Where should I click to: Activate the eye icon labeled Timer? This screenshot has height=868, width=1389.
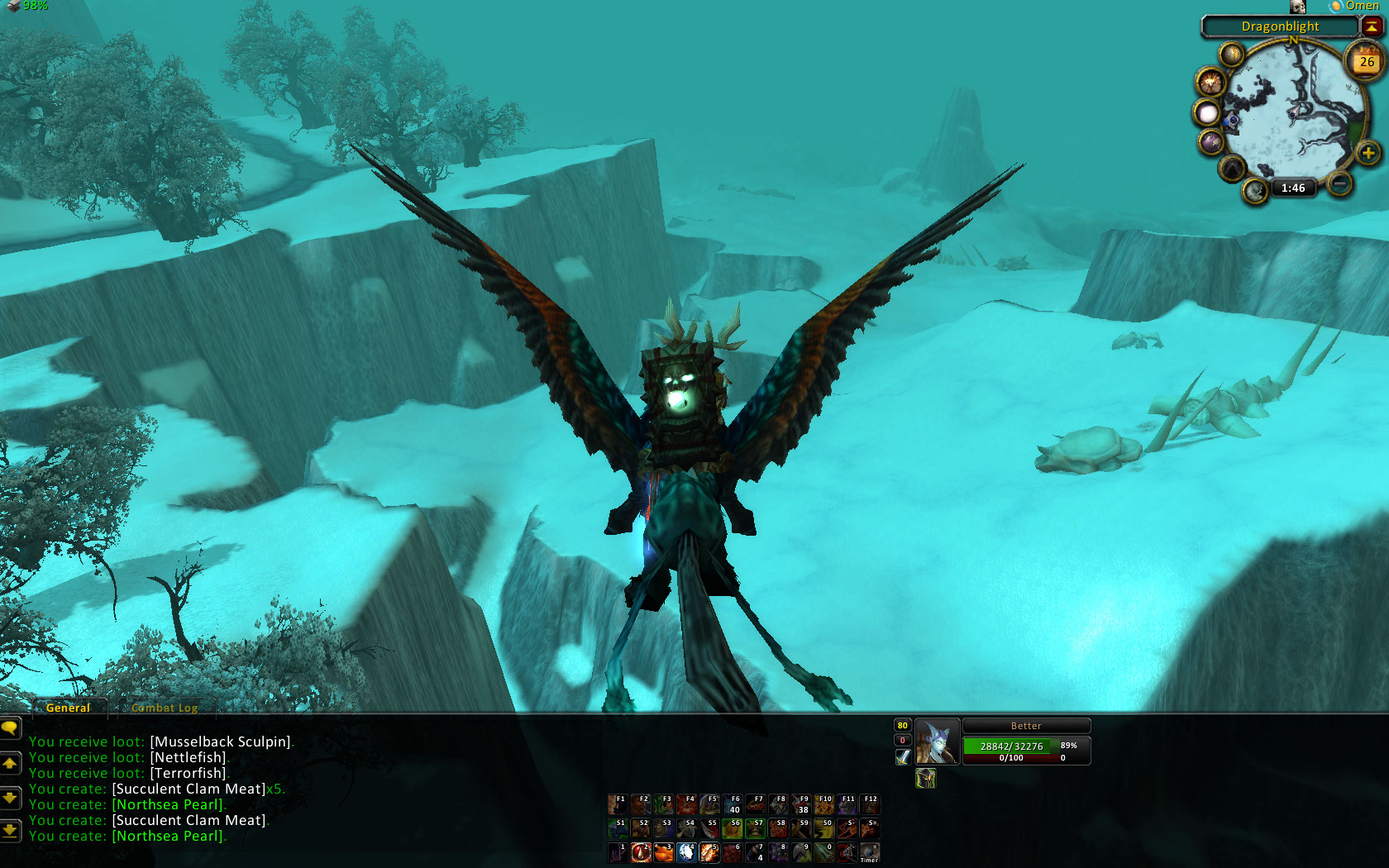tap(869, 852)
